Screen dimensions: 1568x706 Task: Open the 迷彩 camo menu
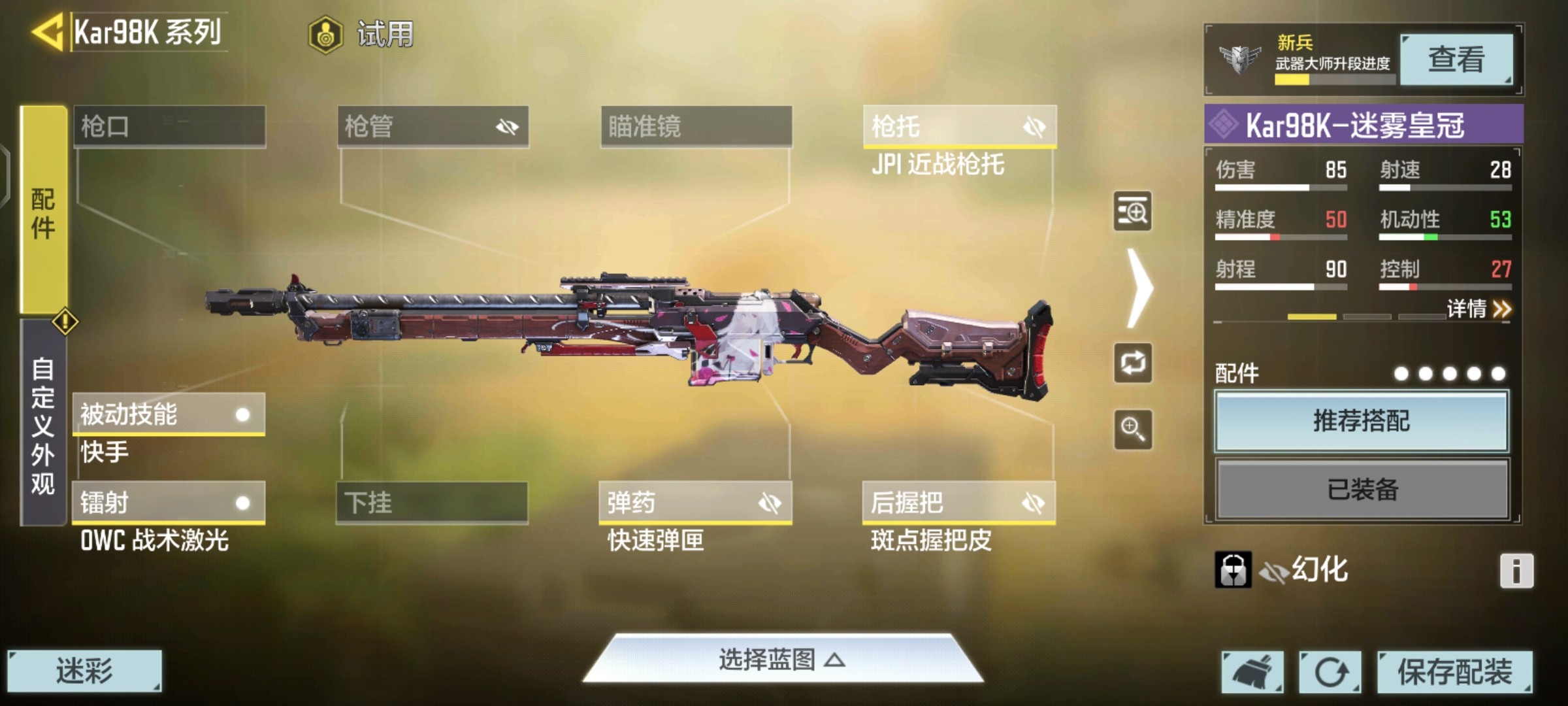tap(84, 671)
